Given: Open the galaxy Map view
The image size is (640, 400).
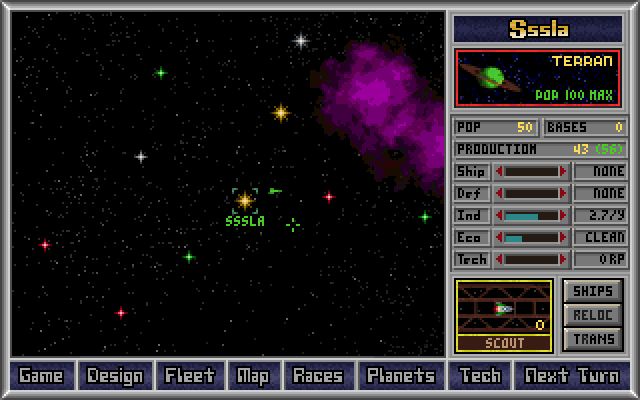Looking at the screenshot, I should [253, 376].
